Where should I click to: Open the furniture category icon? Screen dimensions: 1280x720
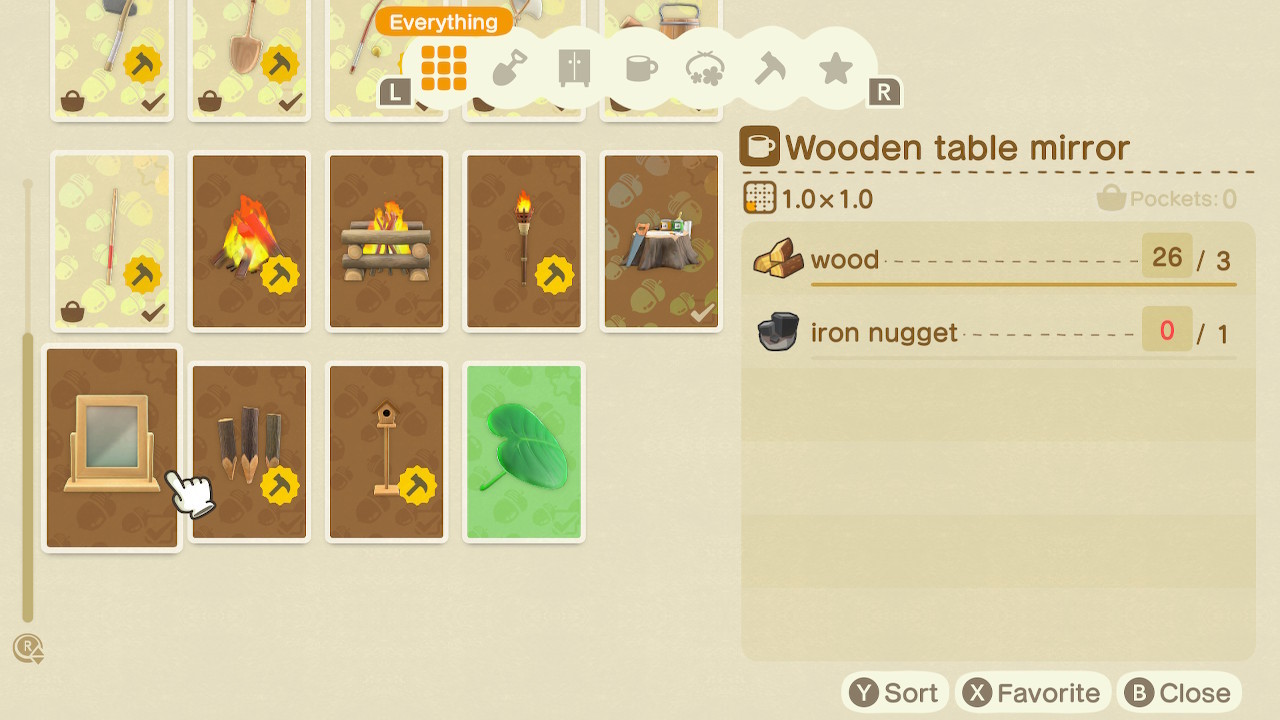pos(573,68)
